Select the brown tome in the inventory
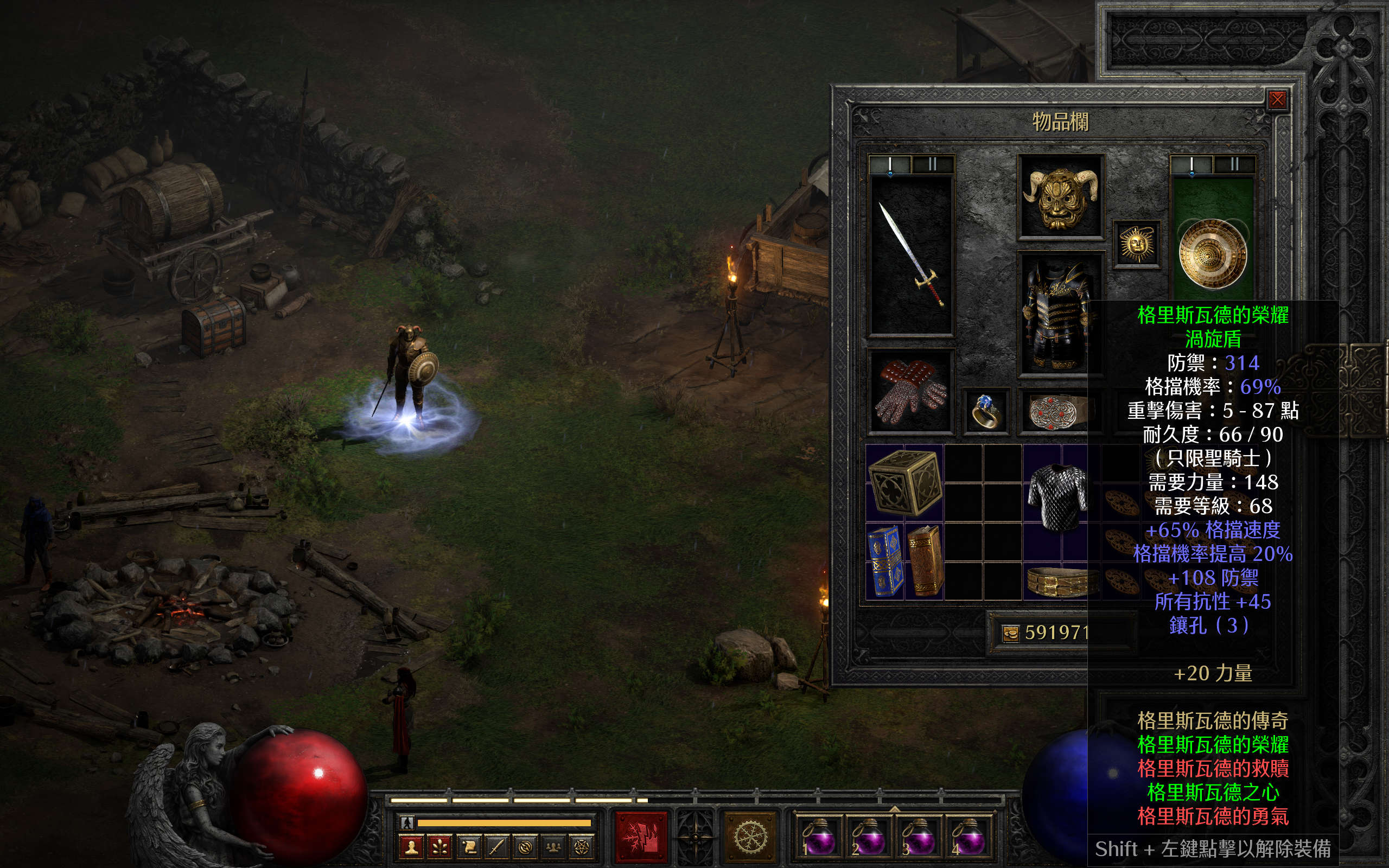This screenshot has height=868, width=1389. 925,561
